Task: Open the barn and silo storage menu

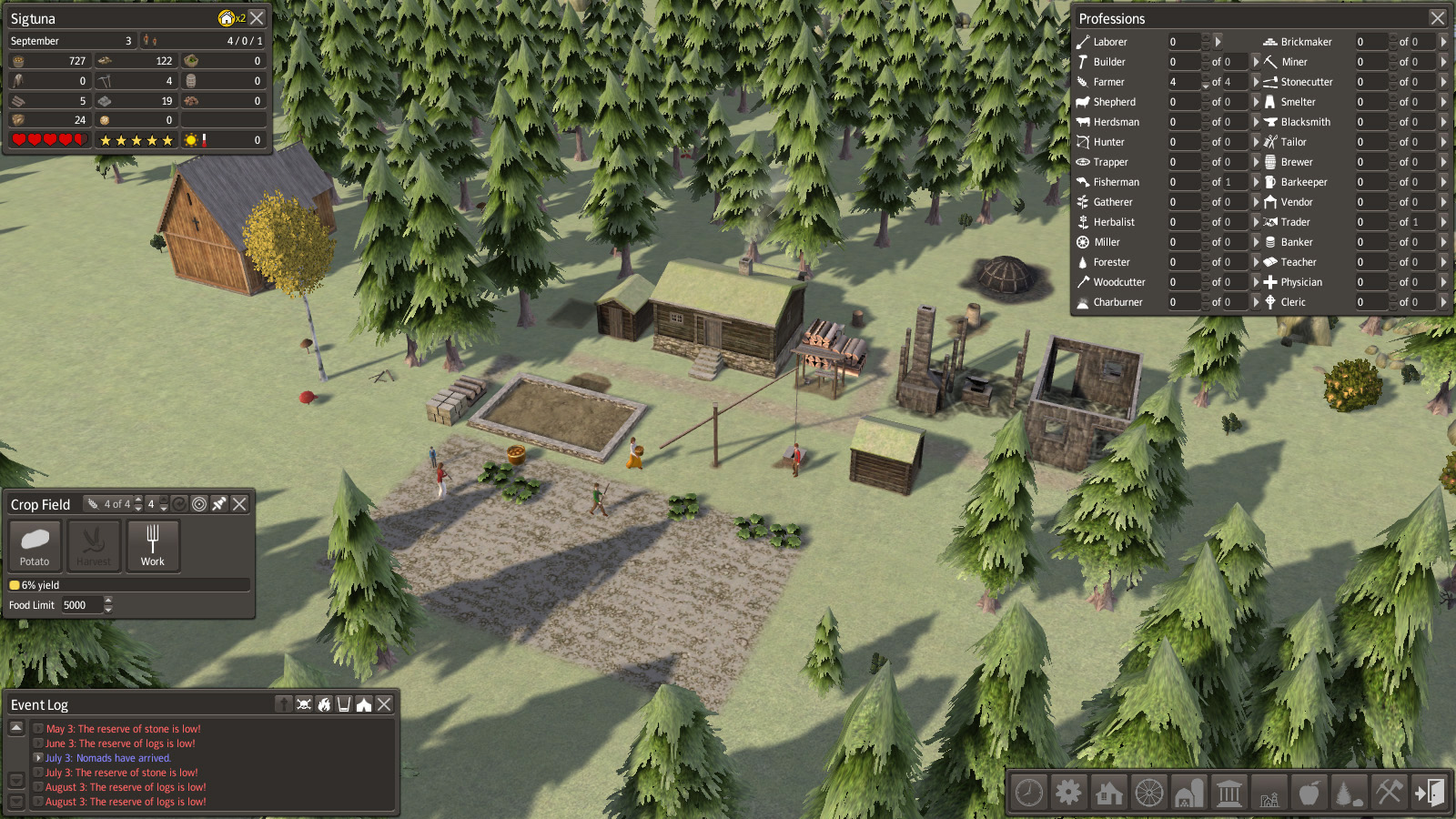Action: 1188,793
